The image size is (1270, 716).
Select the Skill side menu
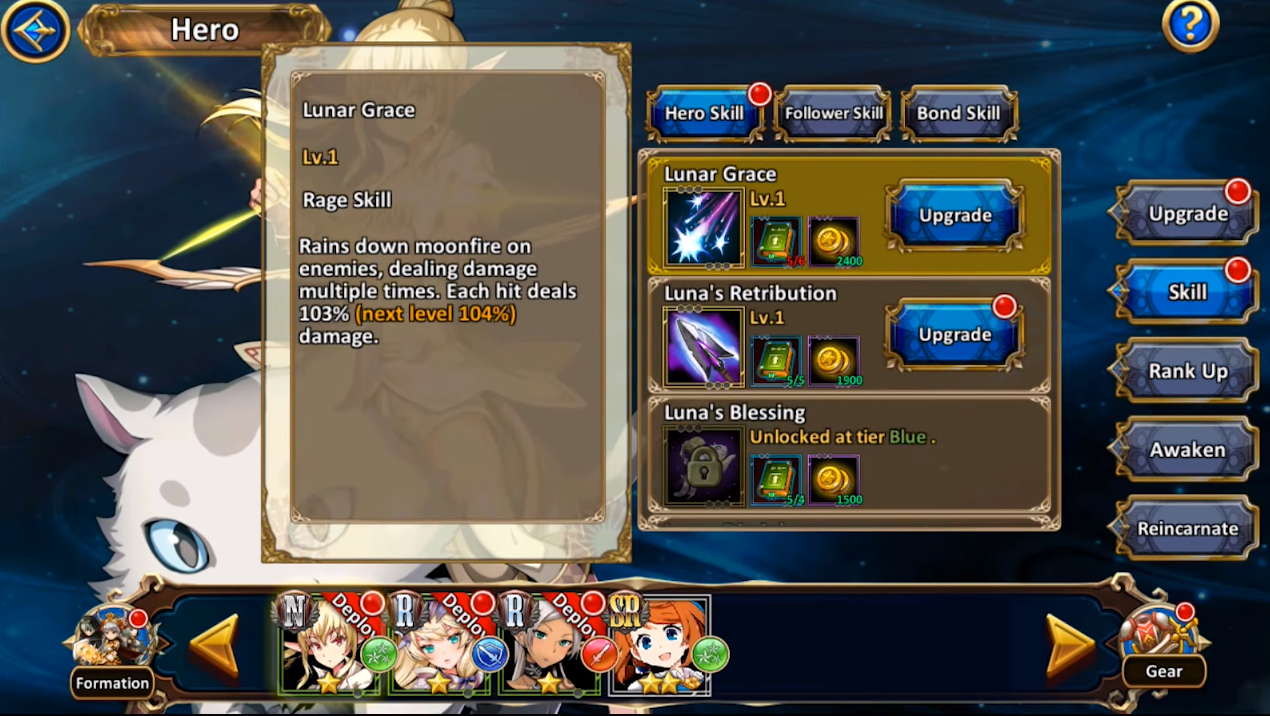pos(1187,292)
